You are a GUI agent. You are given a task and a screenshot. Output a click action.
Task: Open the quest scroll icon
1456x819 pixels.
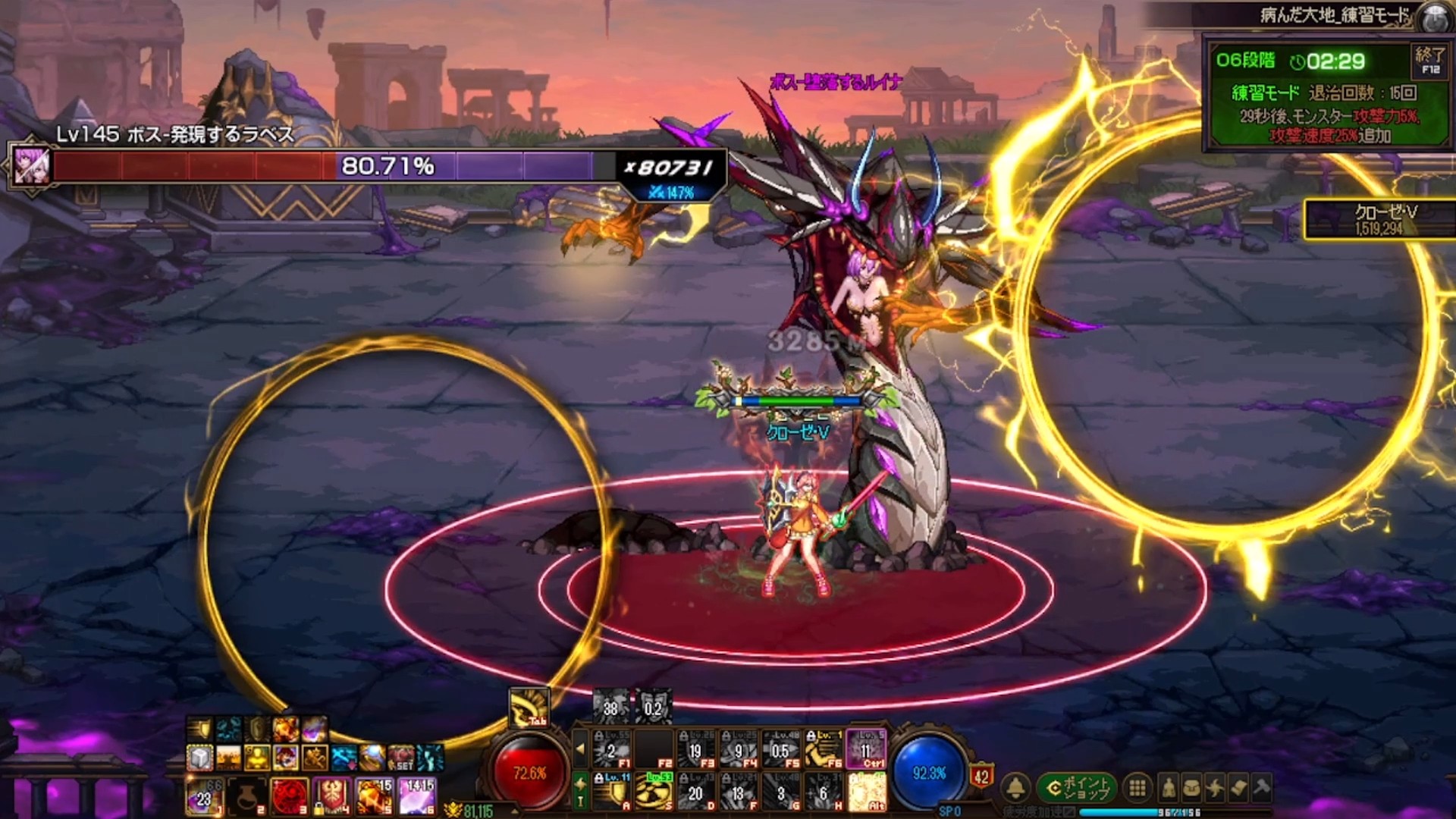[1238, 789]
